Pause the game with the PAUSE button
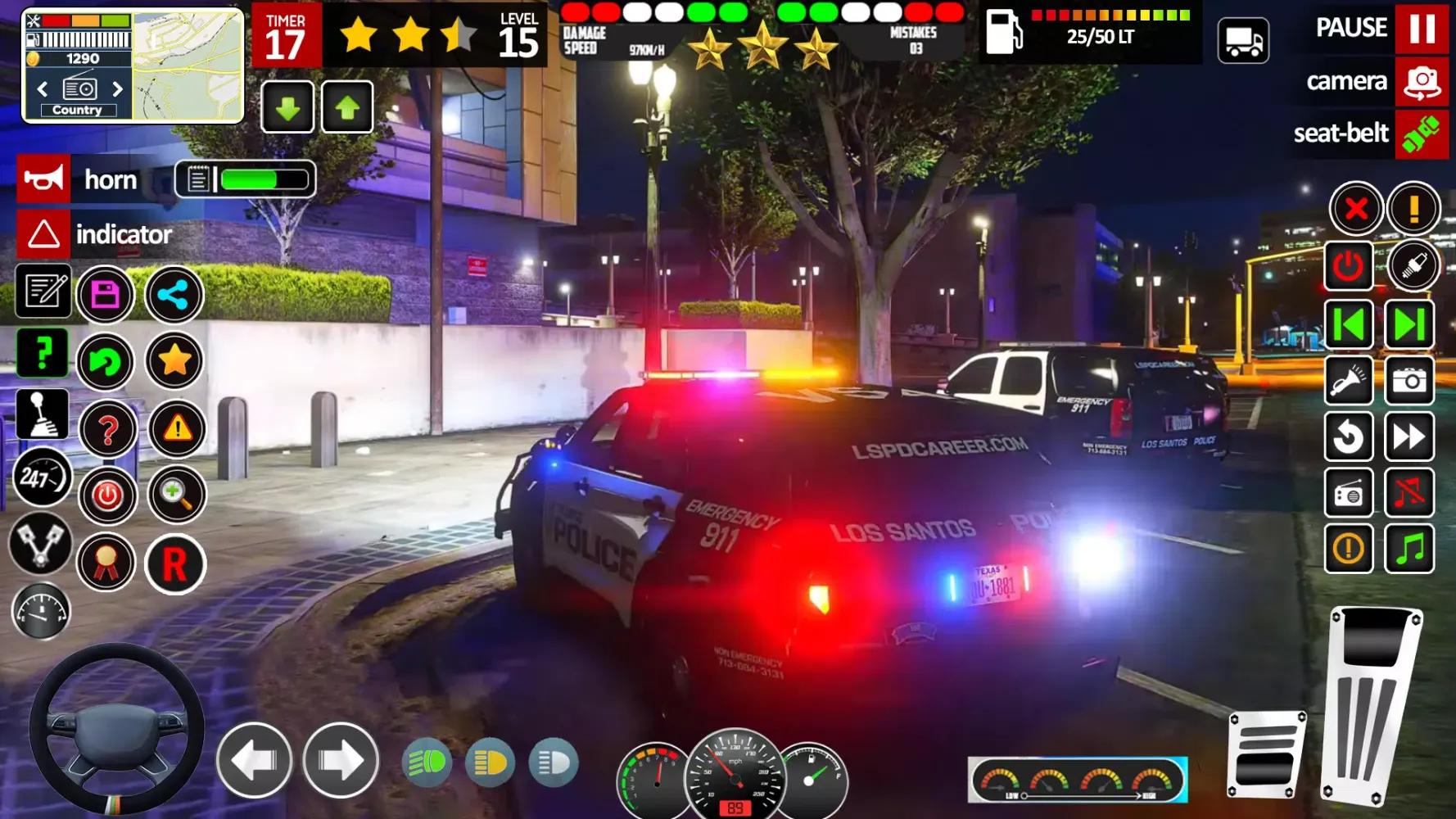Screen dimensions: 1456x819 tap(1421, 29)
